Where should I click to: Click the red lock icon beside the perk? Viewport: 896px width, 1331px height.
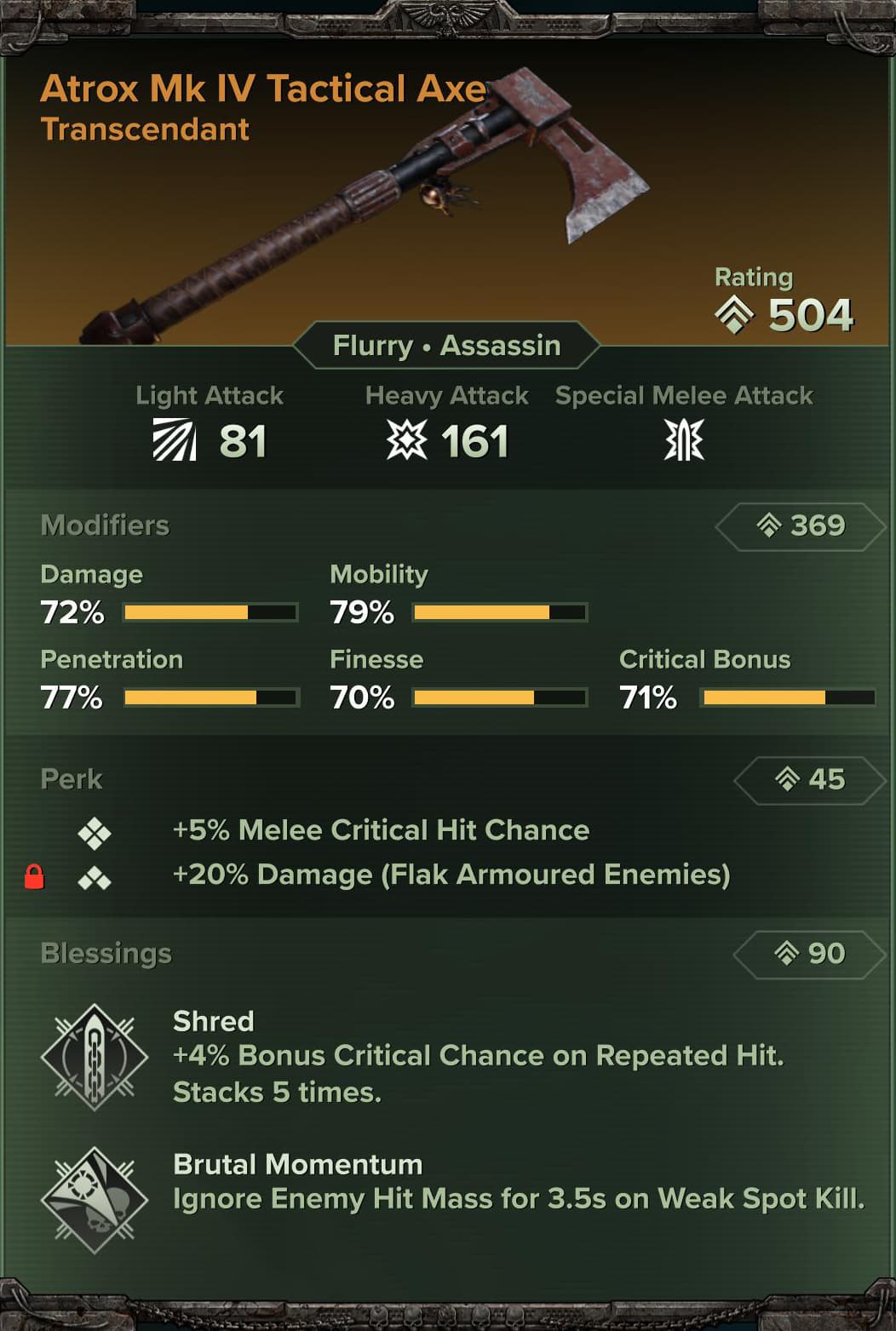point(34,876)
